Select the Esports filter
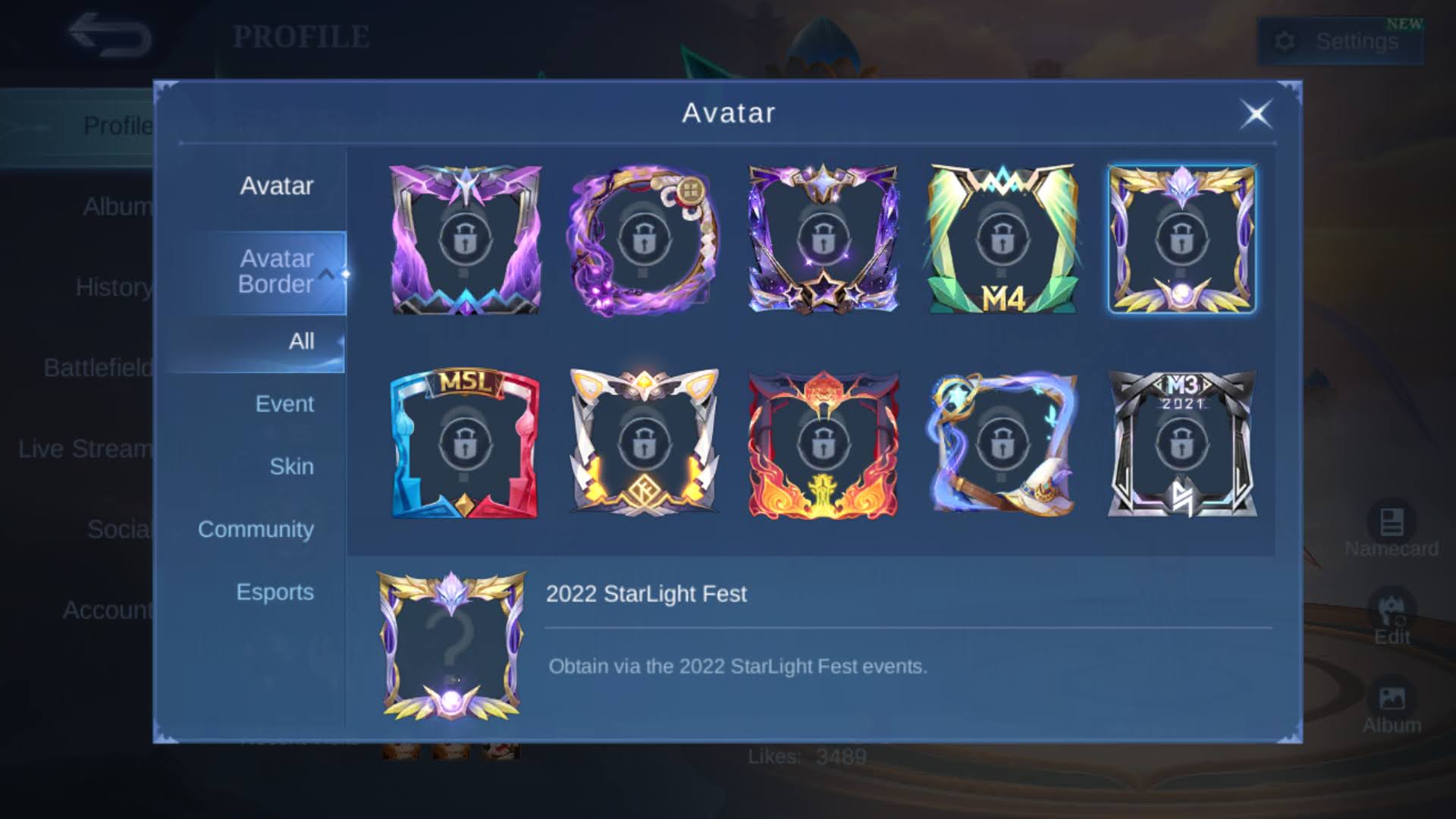1456x819 pixels. coord(276,591)
